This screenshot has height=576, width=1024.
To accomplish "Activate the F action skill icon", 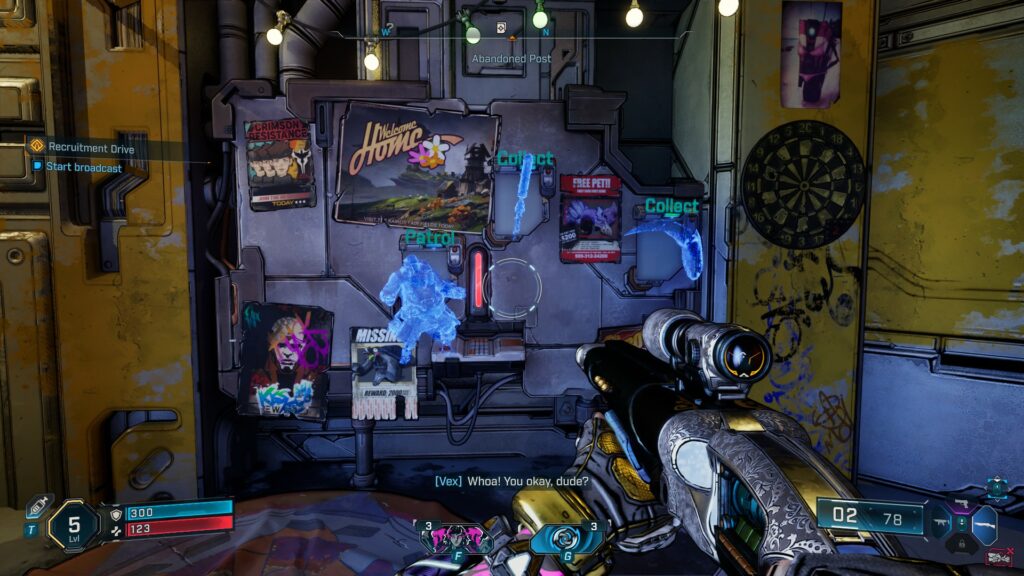I will click(x=442, y=539).
